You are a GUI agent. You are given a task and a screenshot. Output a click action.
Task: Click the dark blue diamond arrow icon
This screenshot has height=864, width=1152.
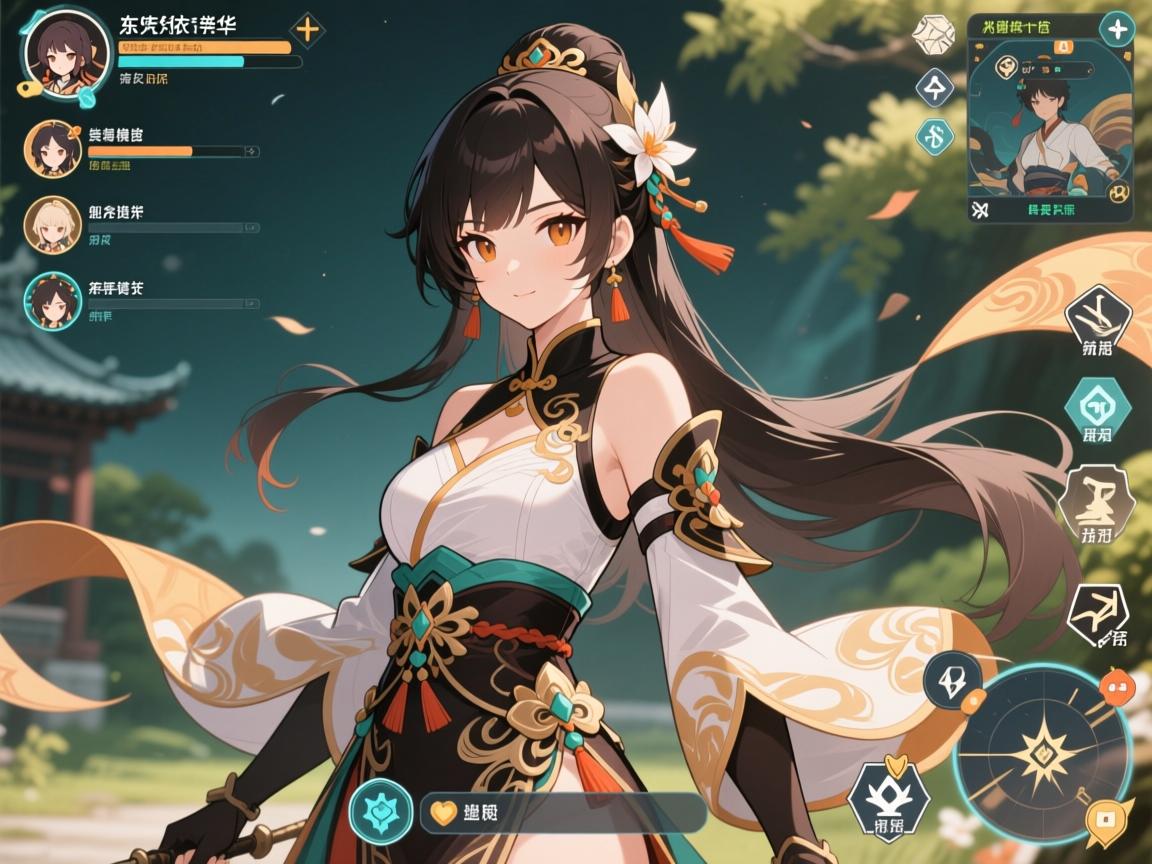(x=935, y=88)
